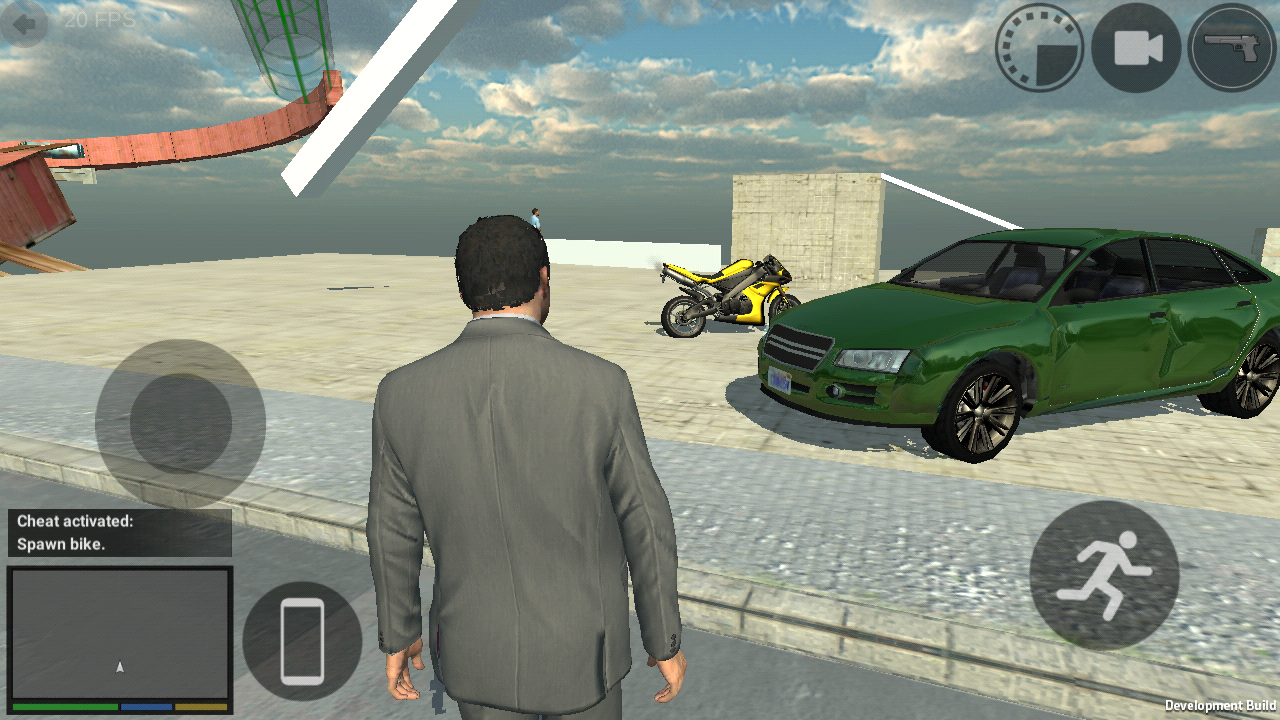1280x720 pixels.
Task: Select the pistol weapon icon
Action: coord(1229,48)
